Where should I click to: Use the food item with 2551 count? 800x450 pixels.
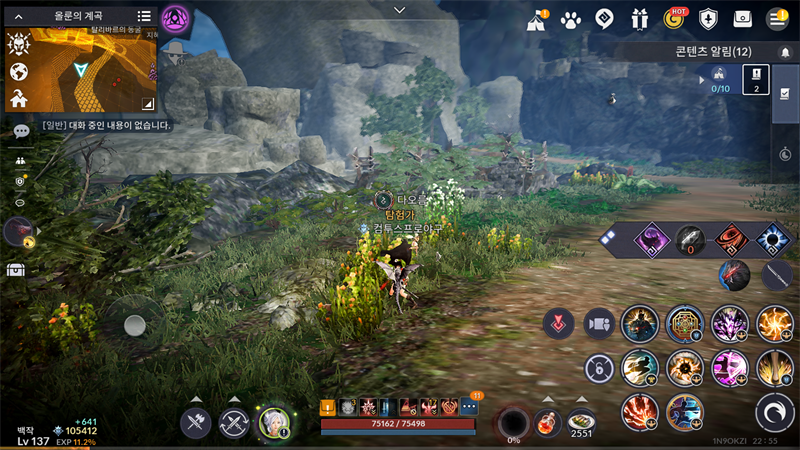tap(581, 421)
